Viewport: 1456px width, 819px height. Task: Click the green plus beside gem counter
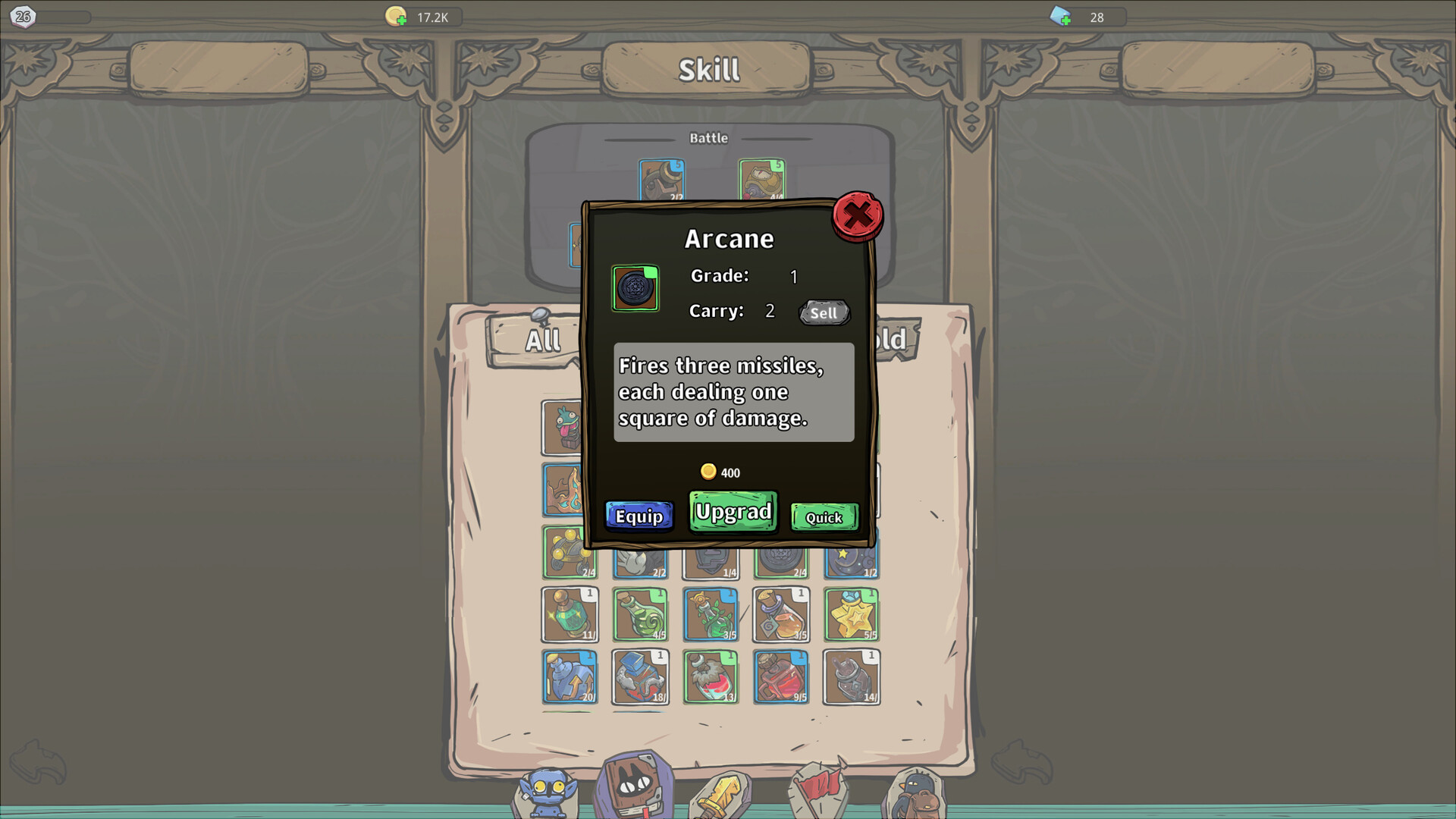click(x=1065, y=18)
